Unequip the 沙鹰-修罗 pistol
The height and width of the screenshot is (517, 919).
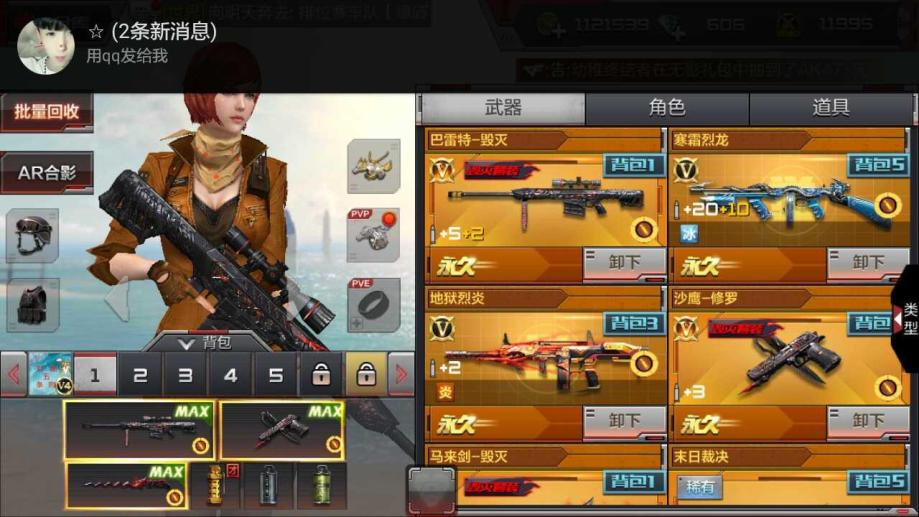[867, 421]
